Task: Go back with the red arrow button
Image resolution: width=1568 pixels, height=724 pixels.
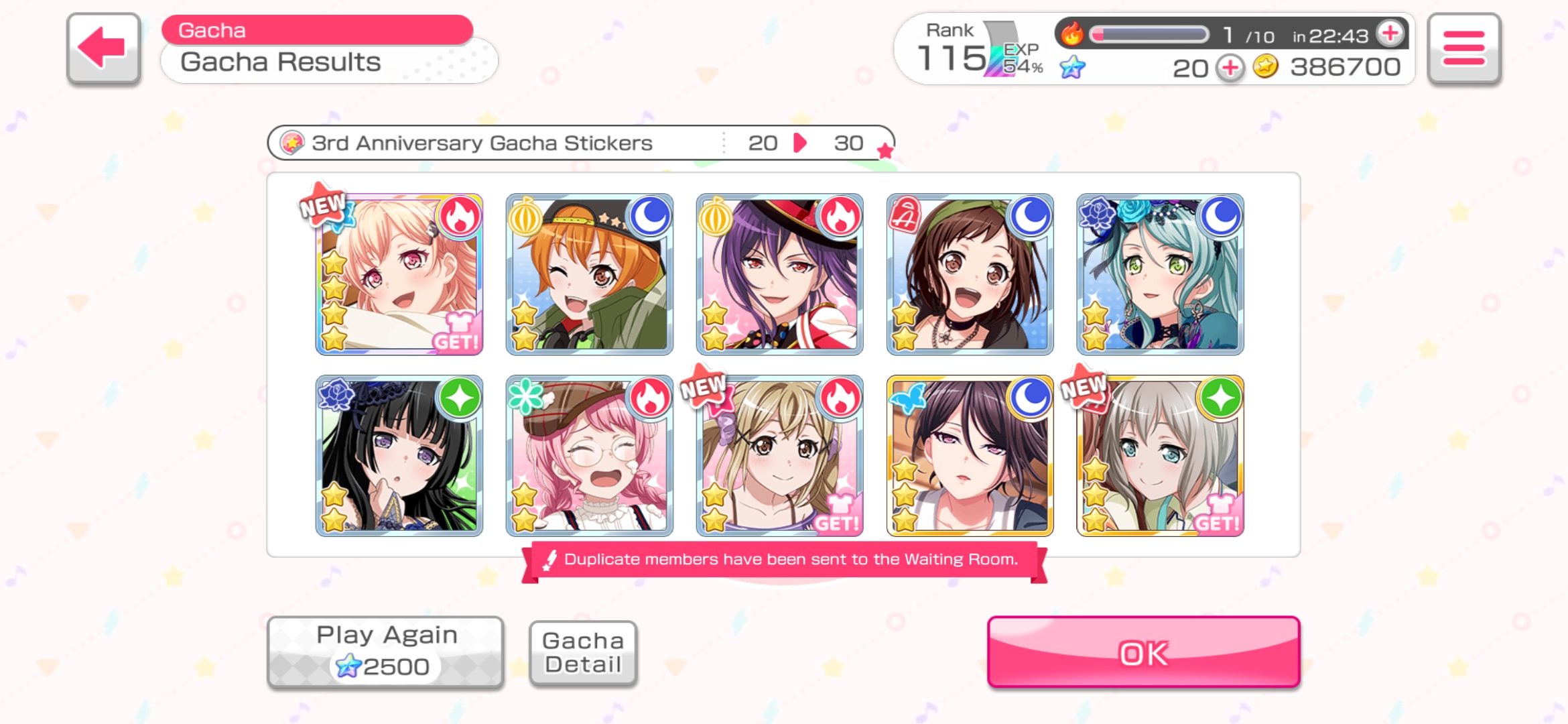Action: 103,48
